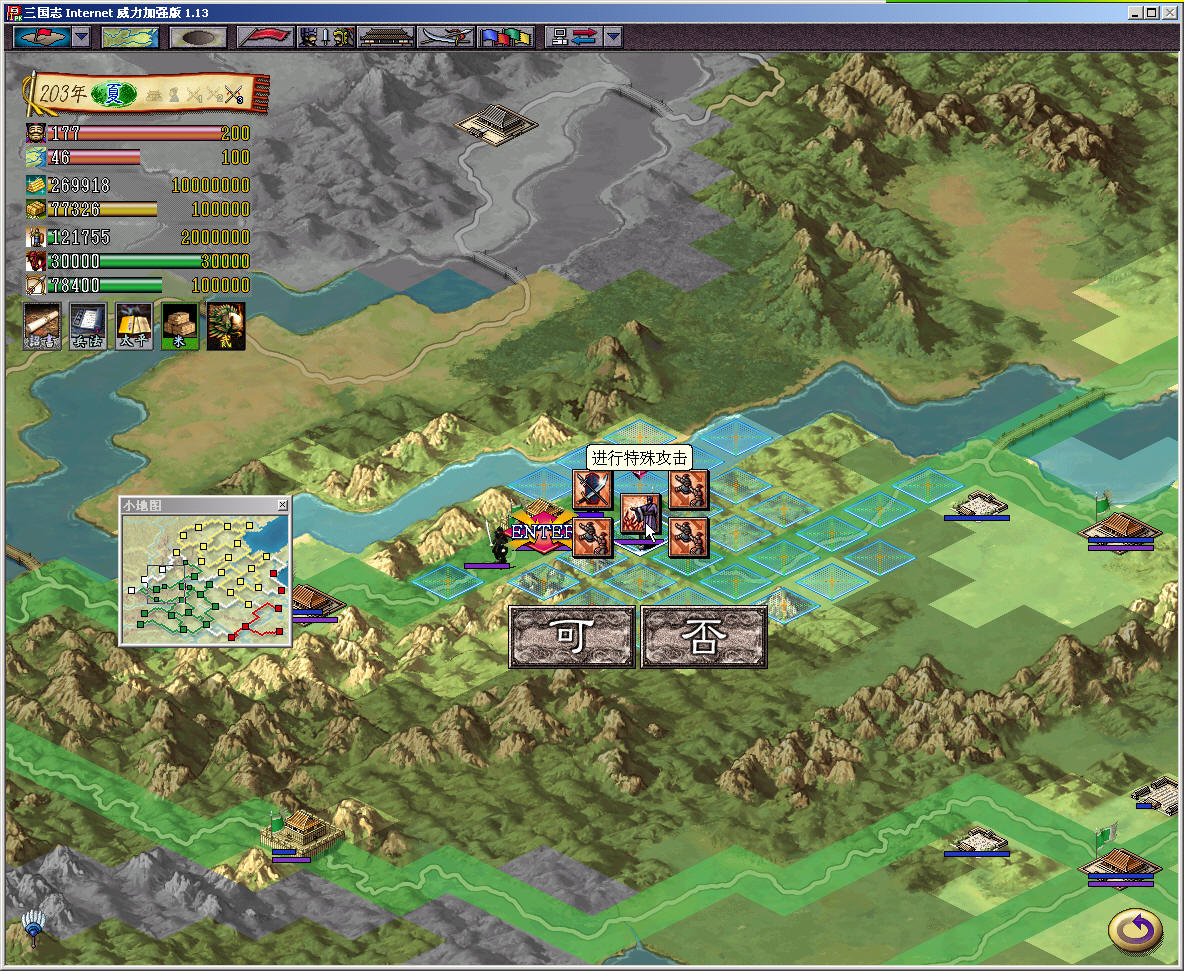The image size is (1184, 971).
Task: Select the robed sorcerer fire attack icon
Action: pyautogui.click(x=640, y=515)
